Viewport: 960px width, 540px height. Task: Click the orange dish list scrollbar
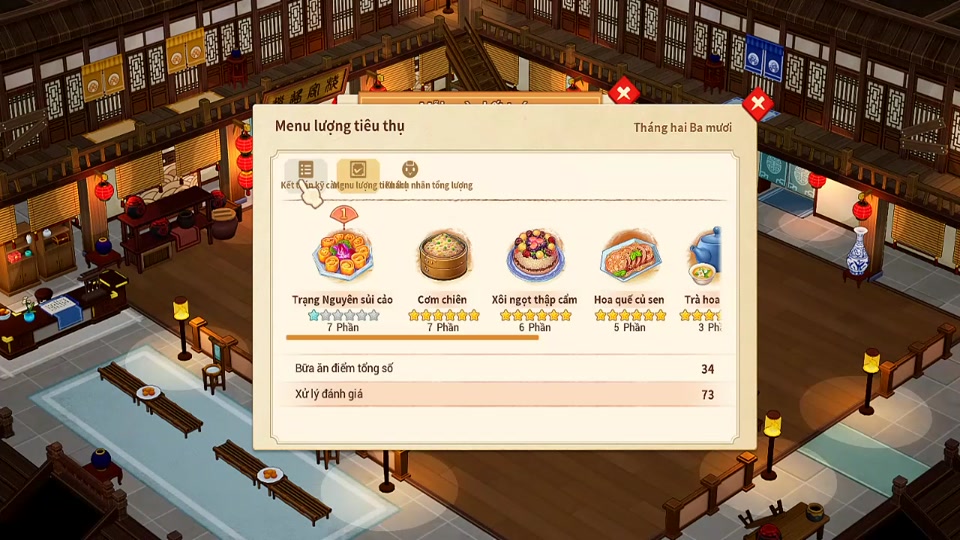[412, 338]
